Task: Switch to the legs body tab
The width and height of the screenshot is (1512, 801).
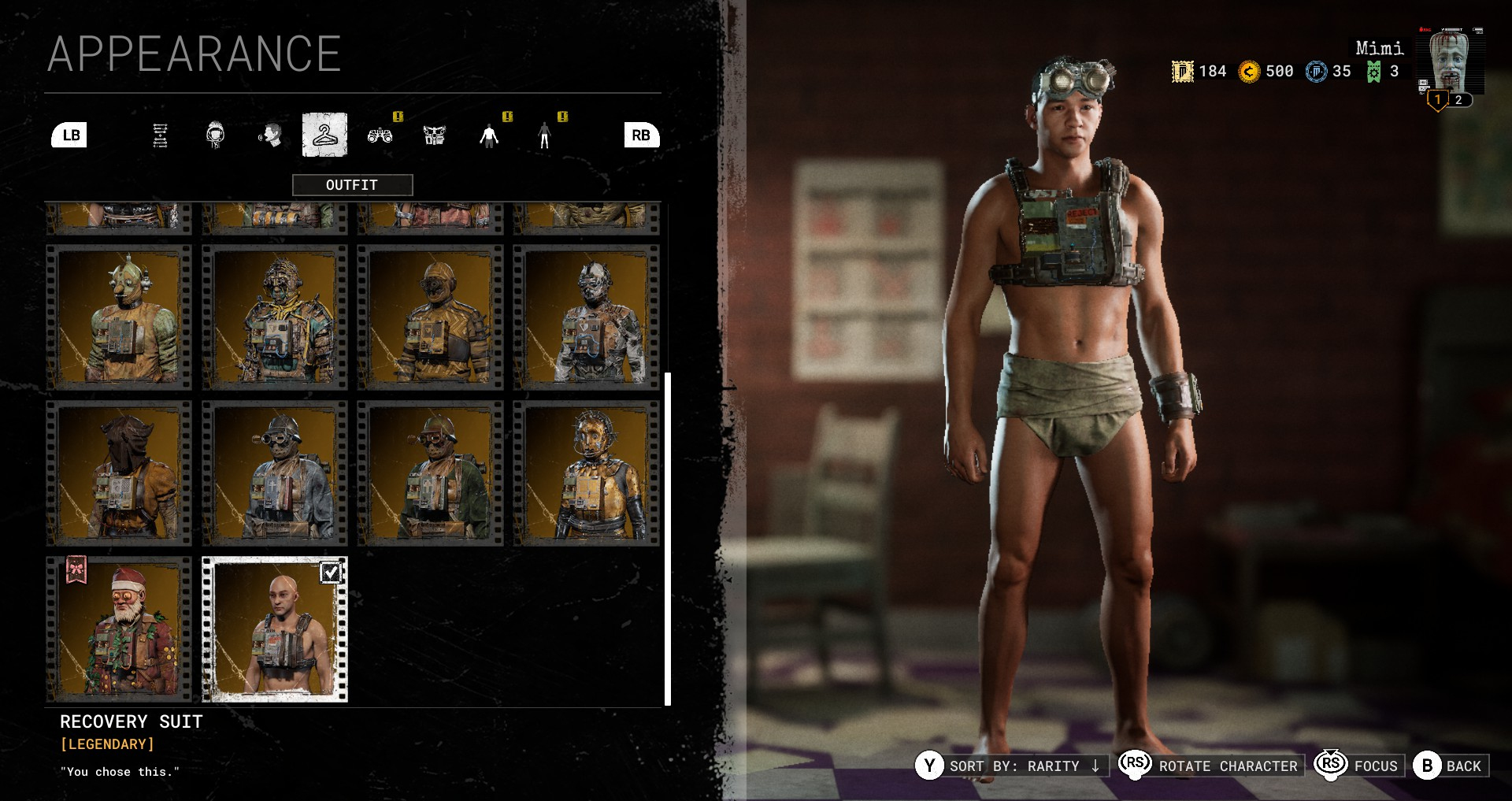Action: pos(544,135)
